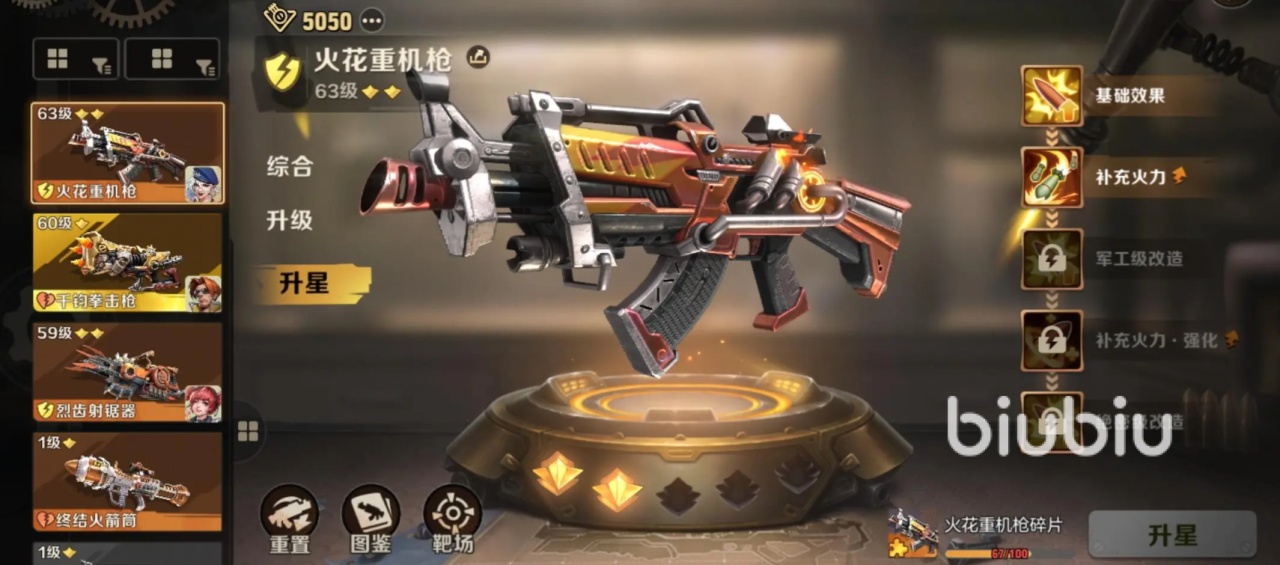The image size is (1280, 565).
Task: Enter the 靶场 shooting range
Action: tap(452, 519)
